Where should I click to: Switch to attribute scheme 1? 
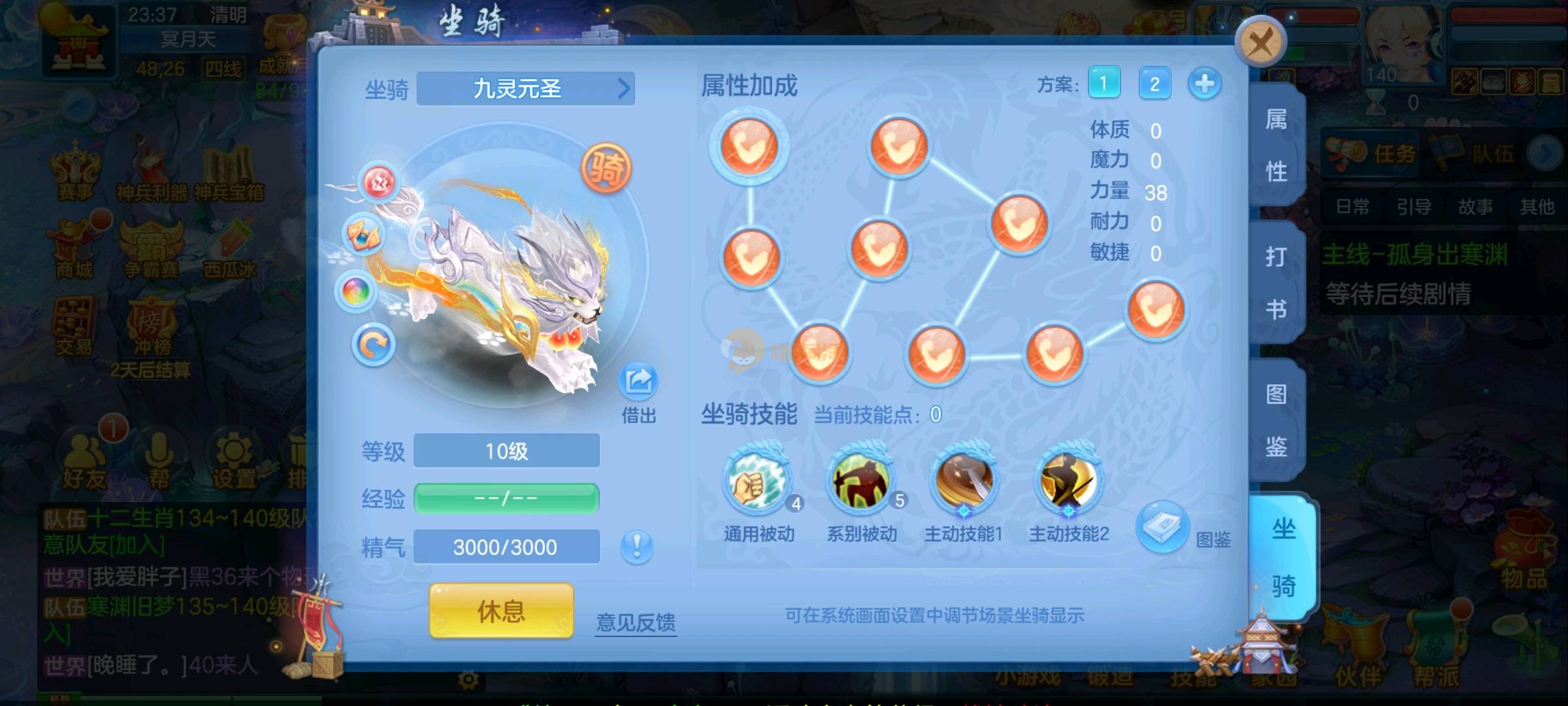1103,84
